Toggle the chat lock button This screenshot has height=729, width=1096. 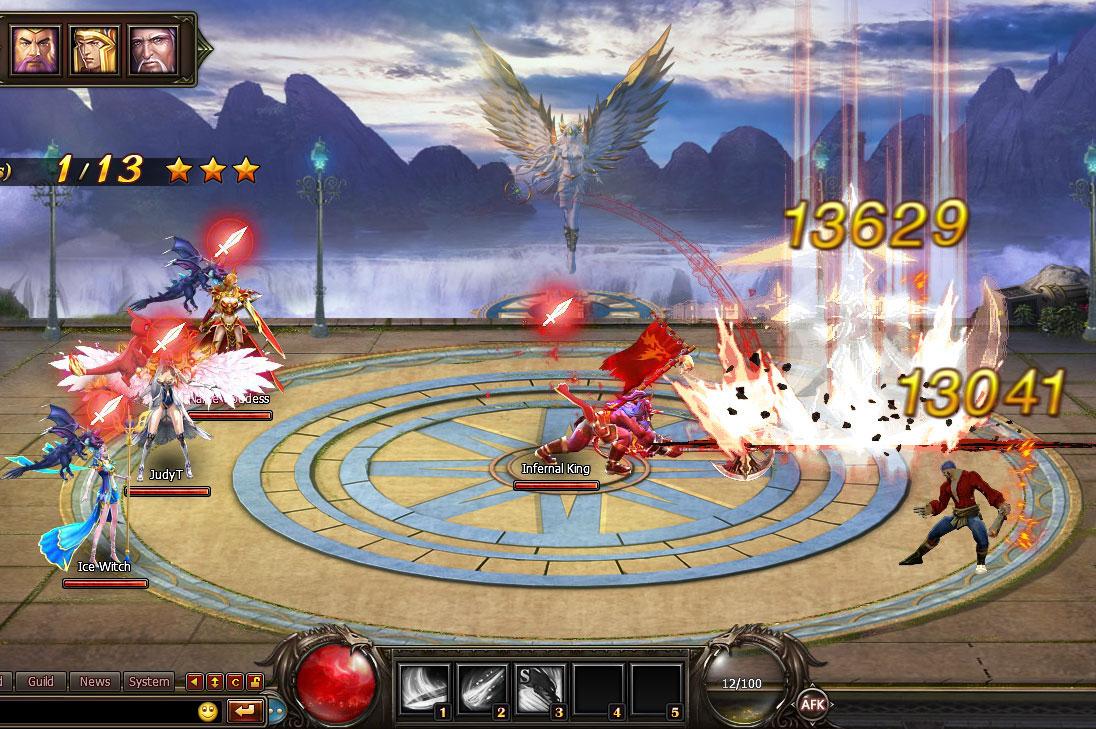[x=255, y=682]
